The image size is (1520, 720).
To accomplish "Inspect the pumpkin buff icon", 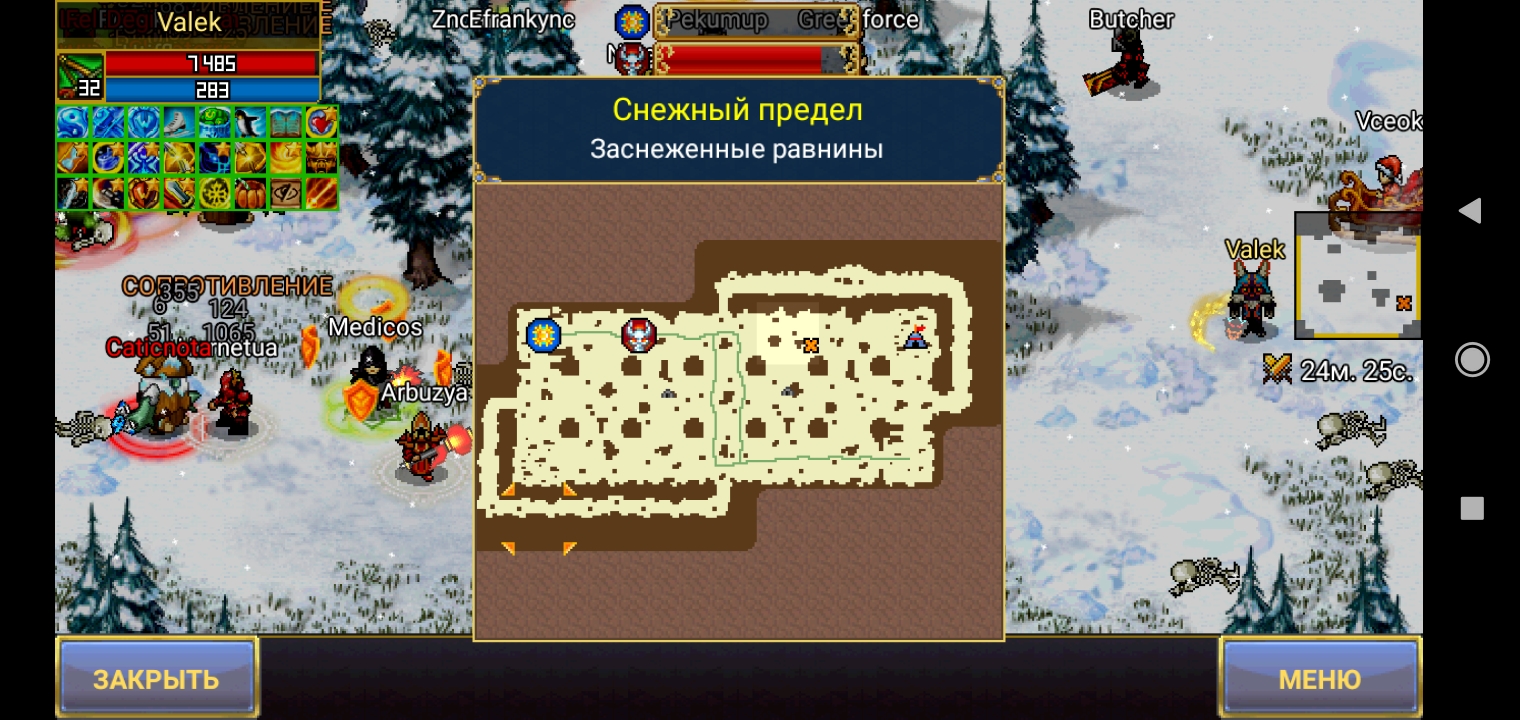I will click(x=250, y=192).
